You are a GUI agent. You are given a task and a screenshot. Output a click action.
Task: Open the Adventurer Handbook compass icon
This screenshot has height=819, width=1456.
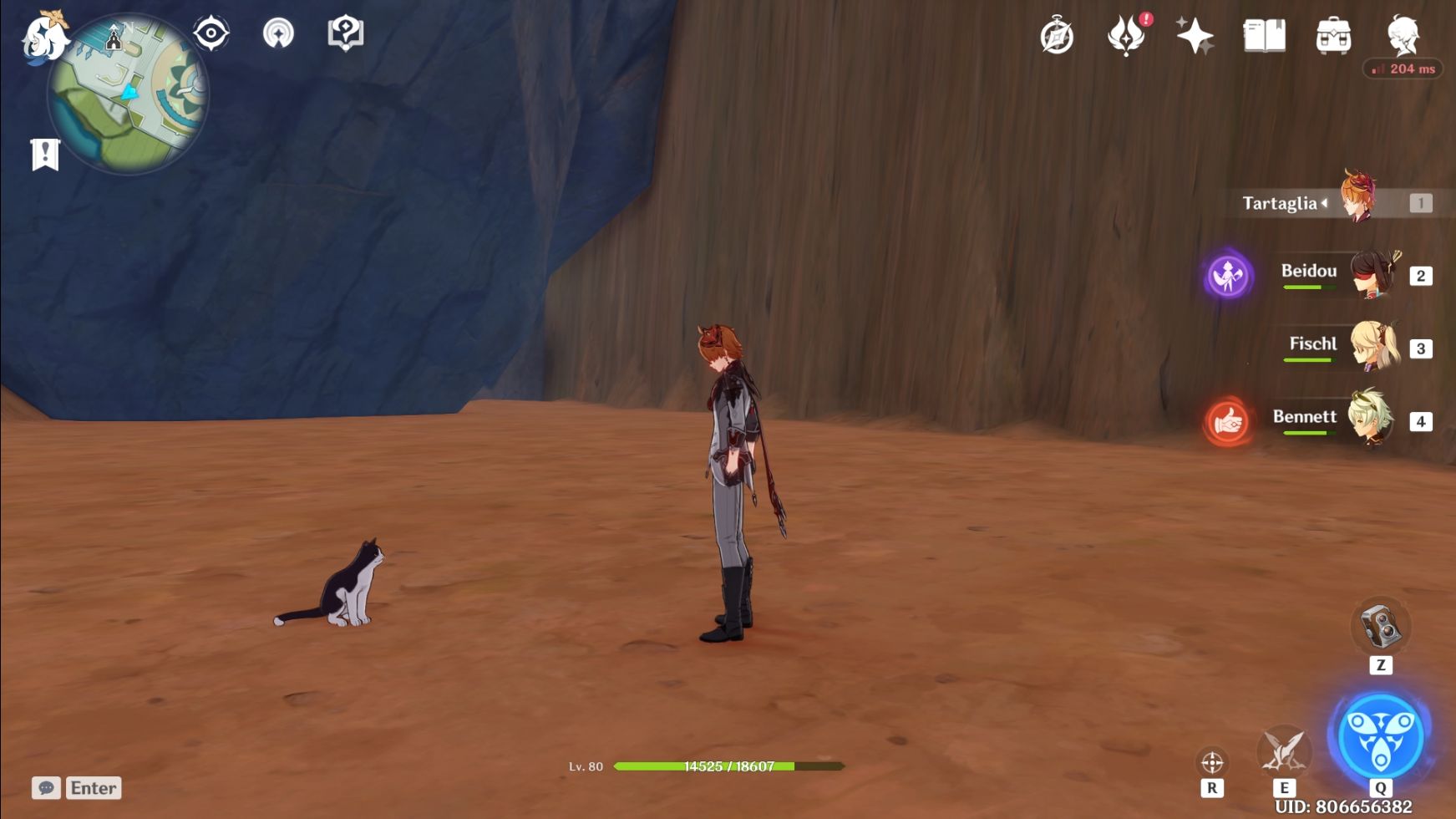point(1057,35)
